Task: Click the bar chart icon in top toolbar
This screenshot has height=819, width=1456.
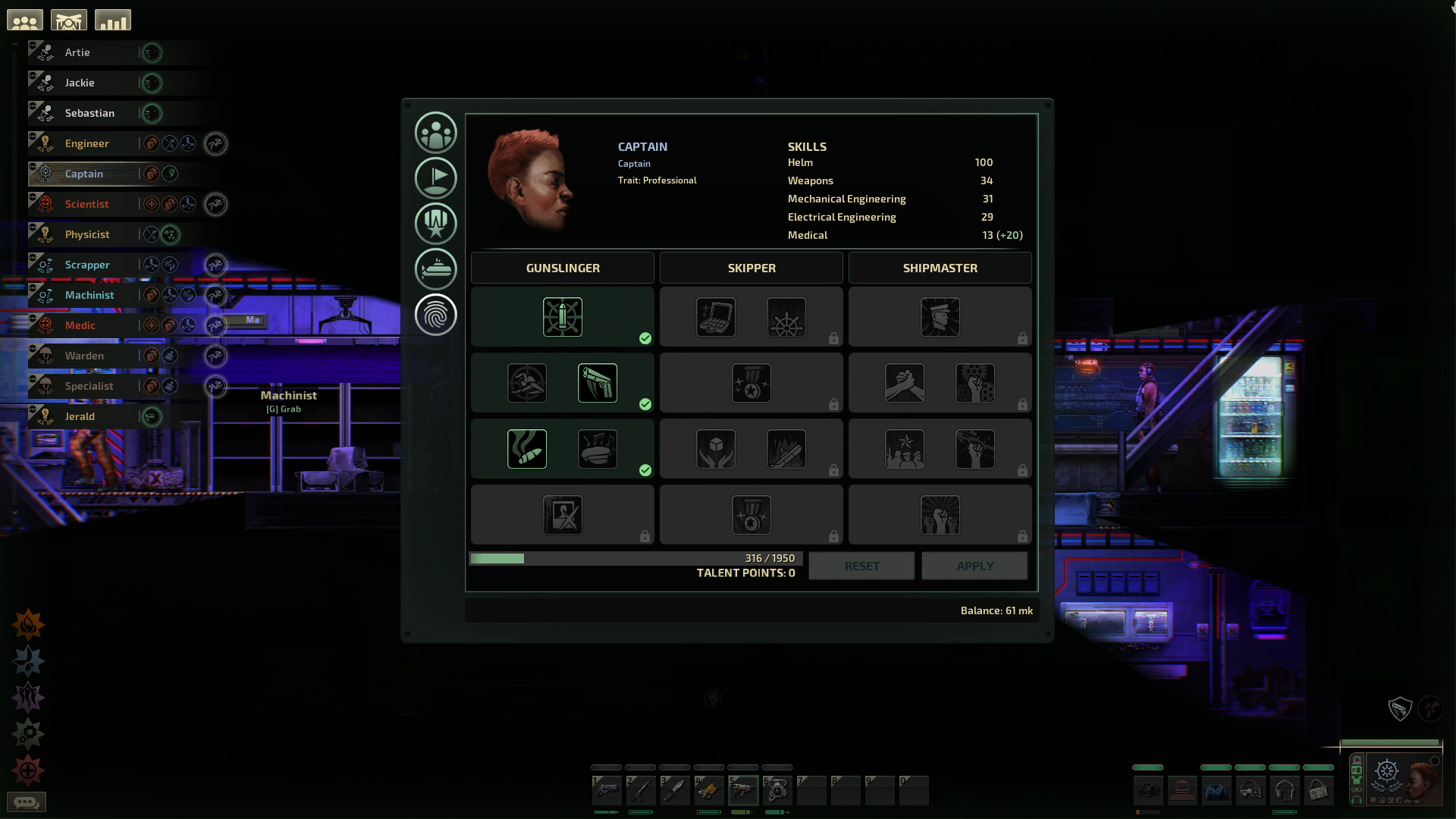Action: tap(113, 20)
